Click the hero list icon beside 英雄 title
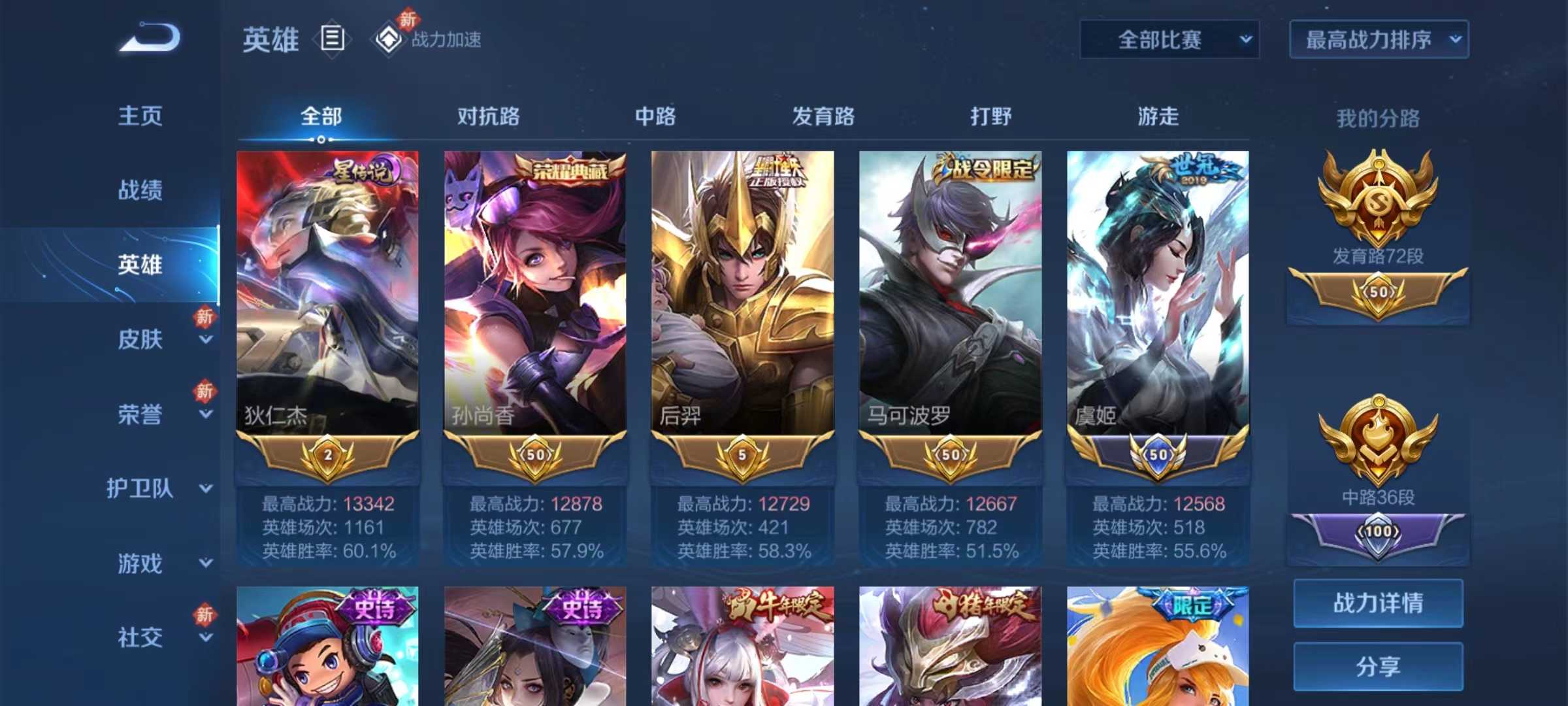Screen dimensions: 1568x706 [331, 39]
